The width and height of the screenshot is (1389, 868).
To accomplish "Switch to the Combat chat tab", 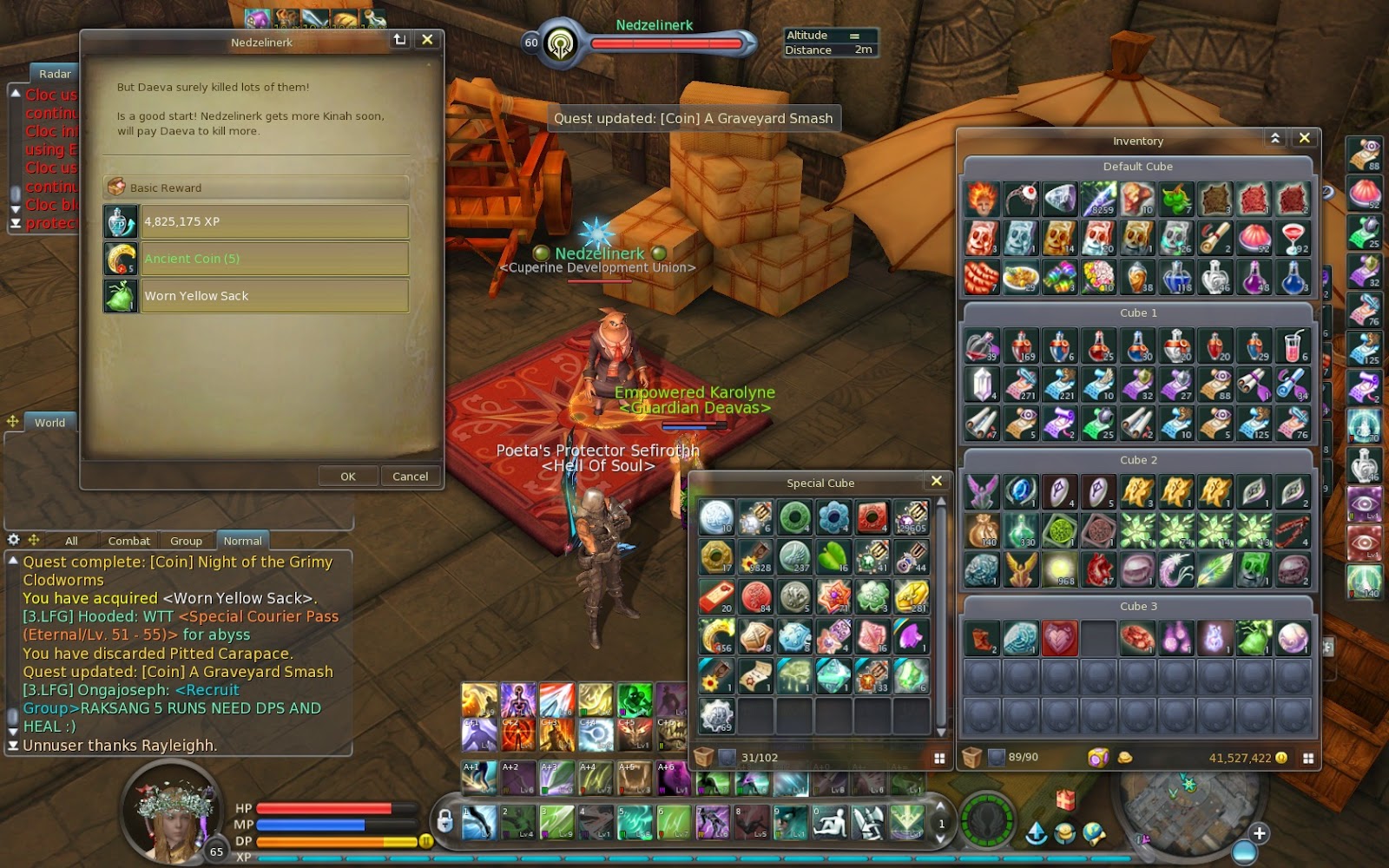I will click(x=128, y=540).
